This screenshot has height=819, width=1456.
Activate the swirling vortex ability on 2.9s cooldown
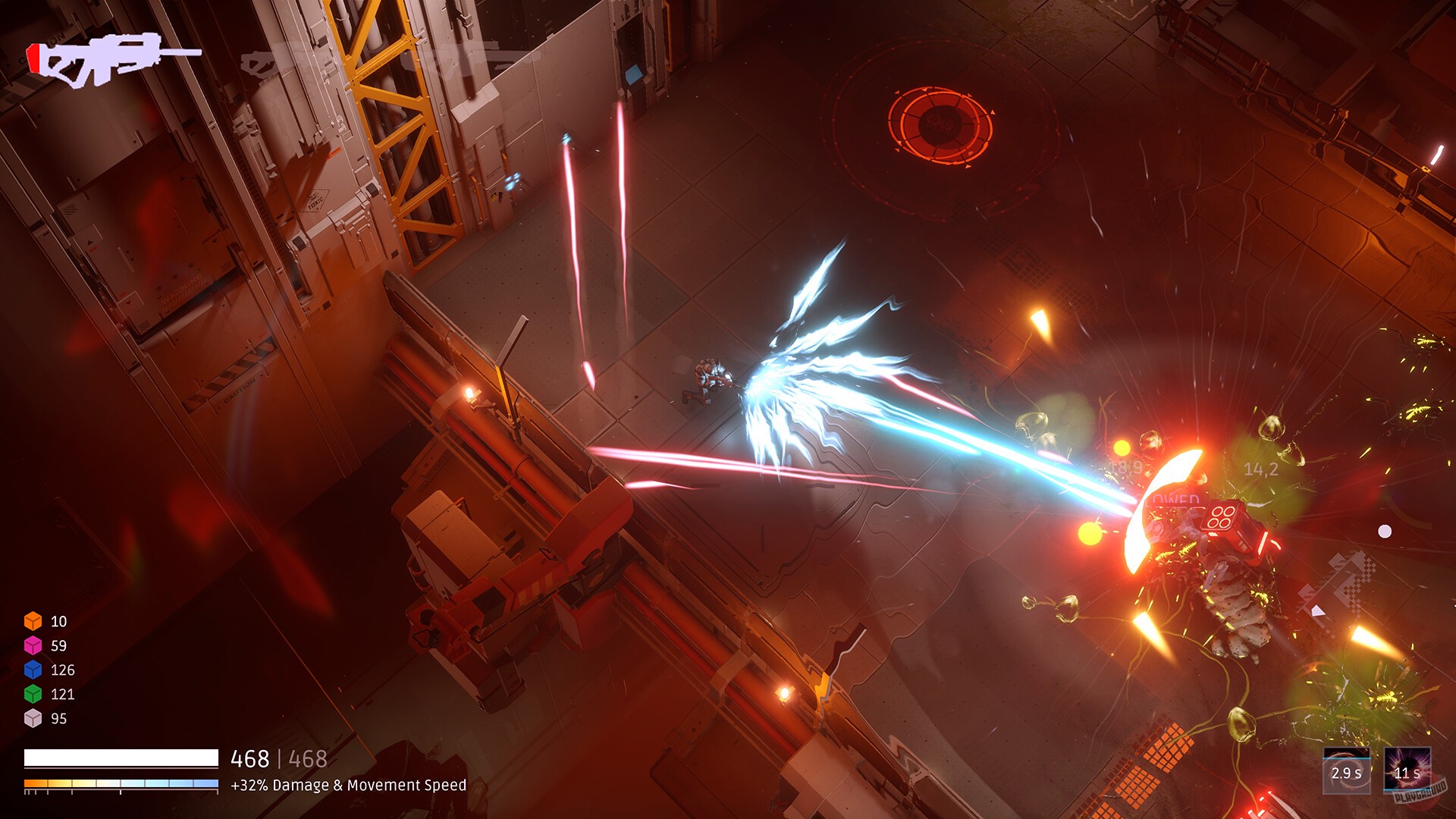coord(1346,771)
